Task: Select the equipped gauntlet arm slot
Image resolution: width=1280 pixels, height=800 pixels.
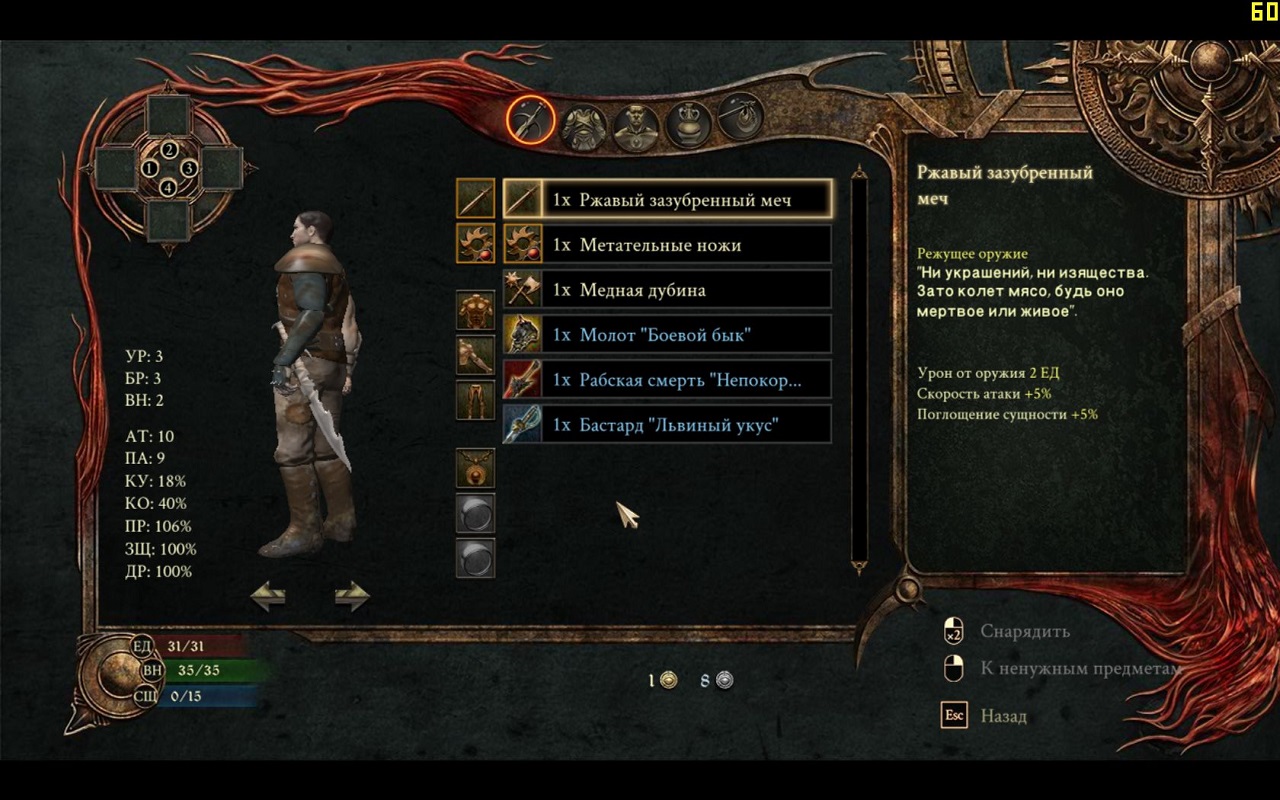Action: 475,355
